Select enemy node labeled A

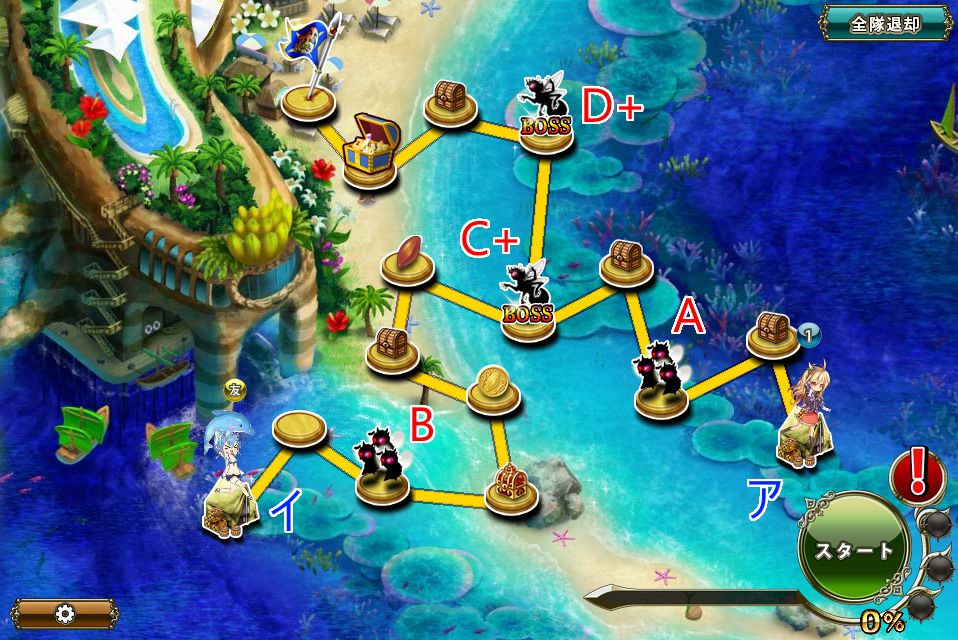(x=662, y=383)
